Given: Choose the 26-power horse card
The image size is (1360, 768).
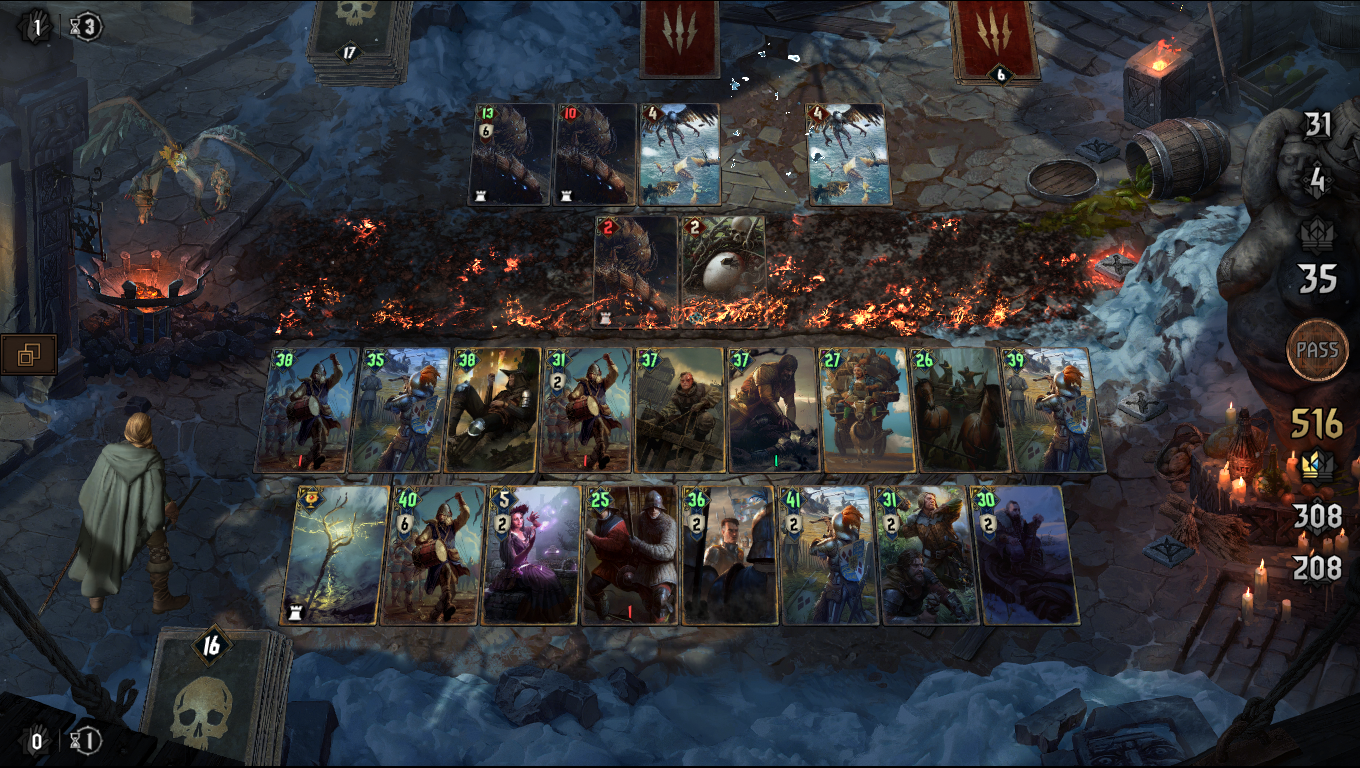Looking at the screenshot, I should click(960, 410).
